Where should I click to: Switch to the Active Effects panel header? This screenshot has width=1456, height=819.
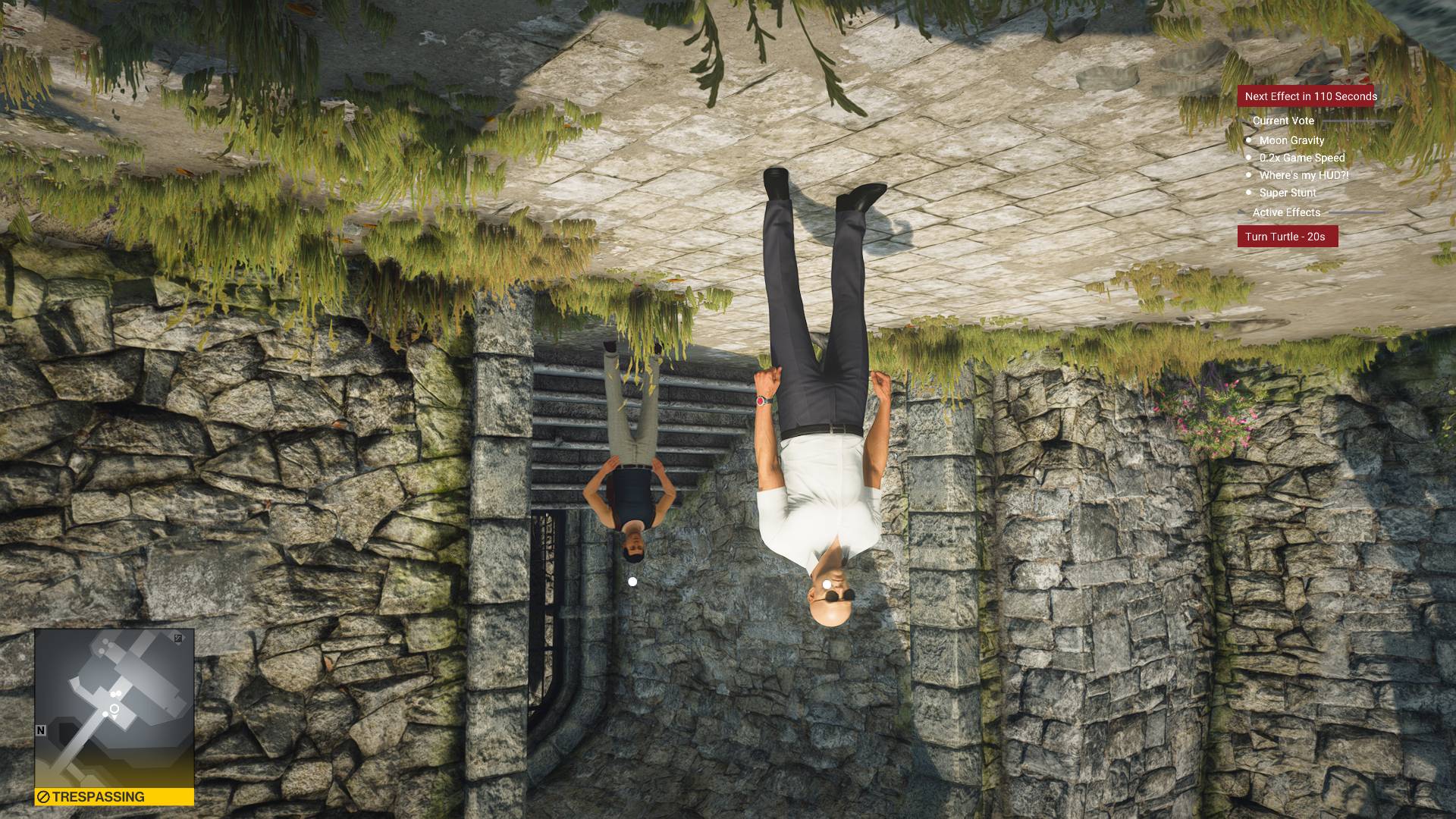tap(1288, 213)
